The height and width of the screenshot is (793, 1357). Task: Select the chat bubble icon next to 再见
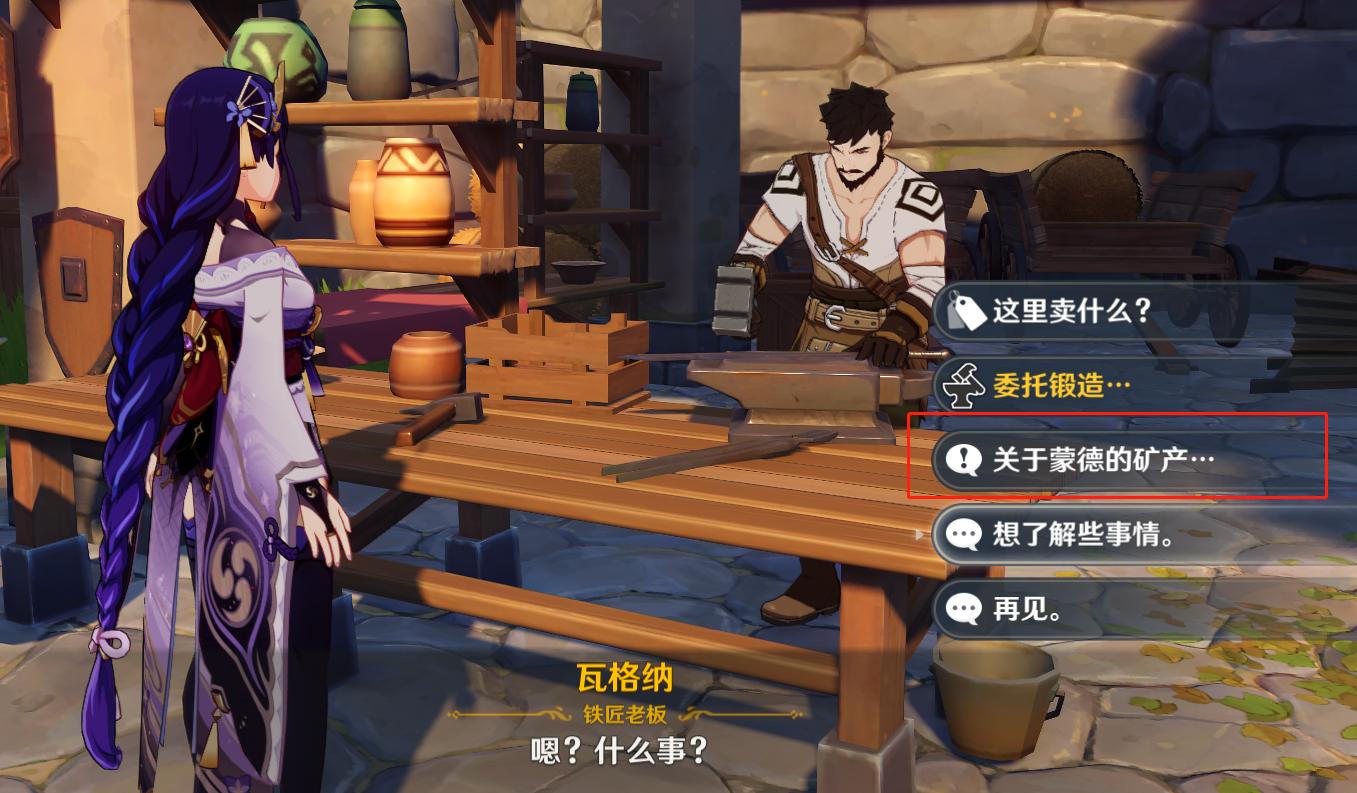(962, 609)
